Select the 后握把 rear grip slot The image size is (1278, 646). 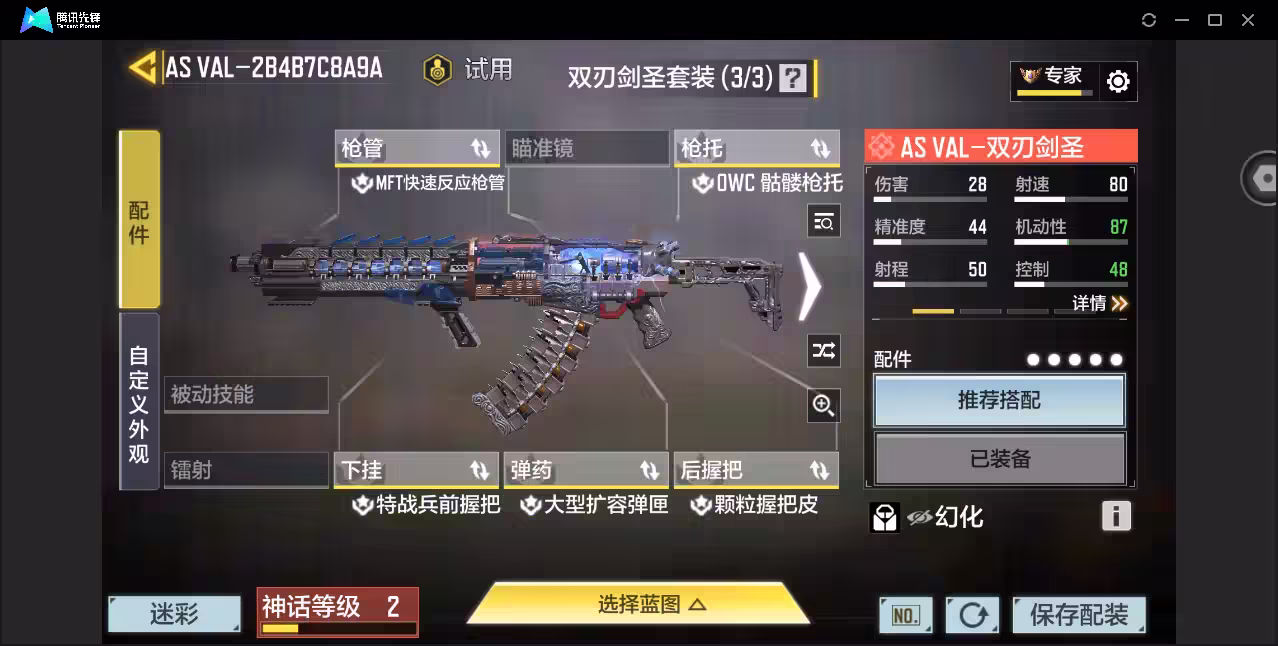pyautogui.click(x=756, y=470)
